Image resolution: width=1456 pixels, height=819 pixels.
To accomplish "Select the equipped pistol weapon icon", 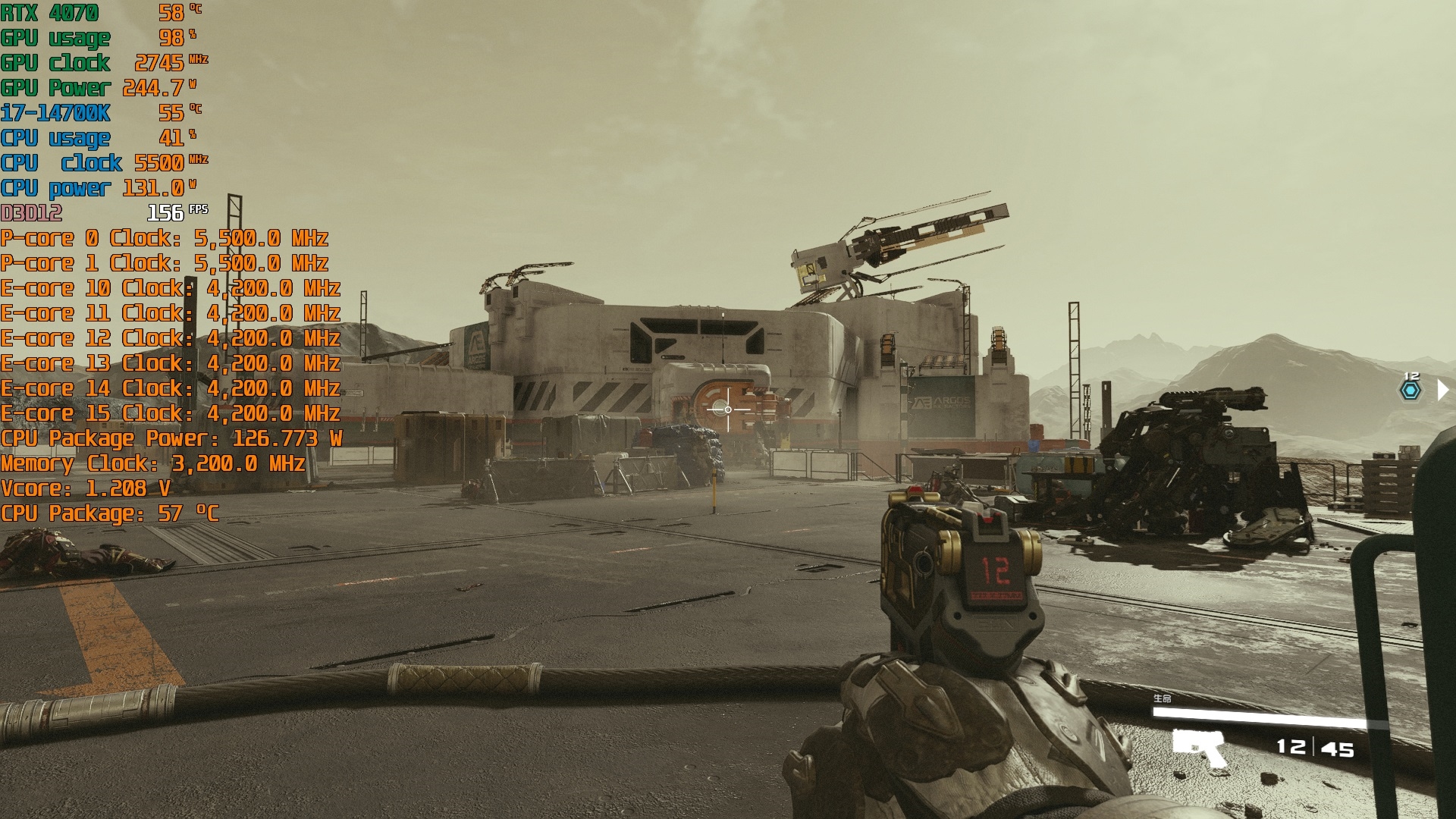I will coord(1200,747).
